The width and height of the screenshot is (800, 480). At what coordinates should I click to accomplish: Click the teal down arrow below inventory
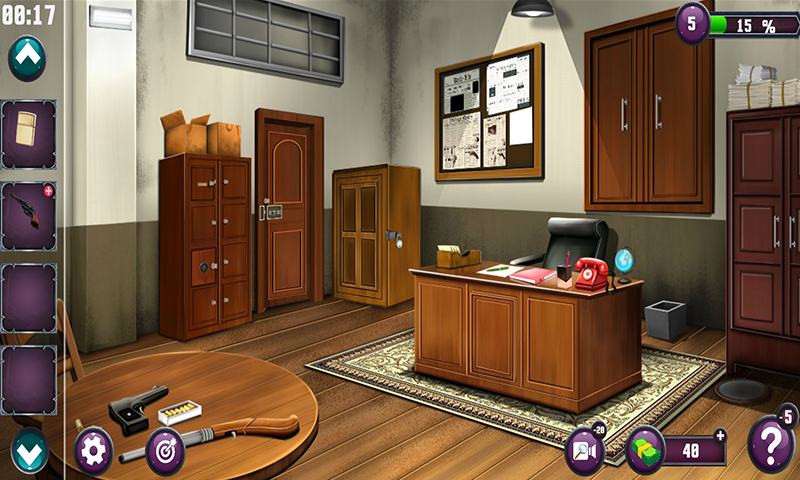click(29, 451)
